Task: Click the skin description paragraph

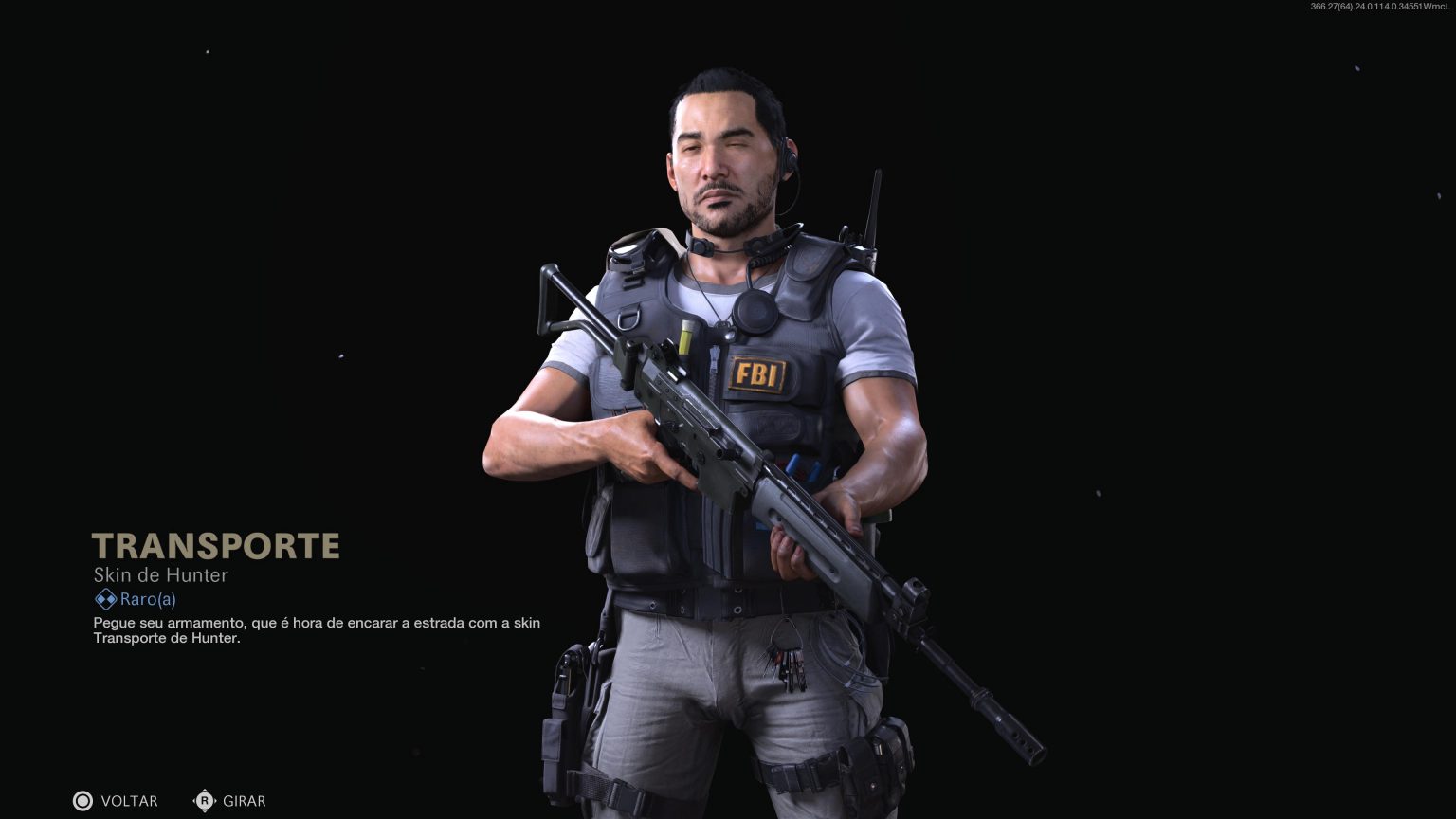Action: pos(317,629)
